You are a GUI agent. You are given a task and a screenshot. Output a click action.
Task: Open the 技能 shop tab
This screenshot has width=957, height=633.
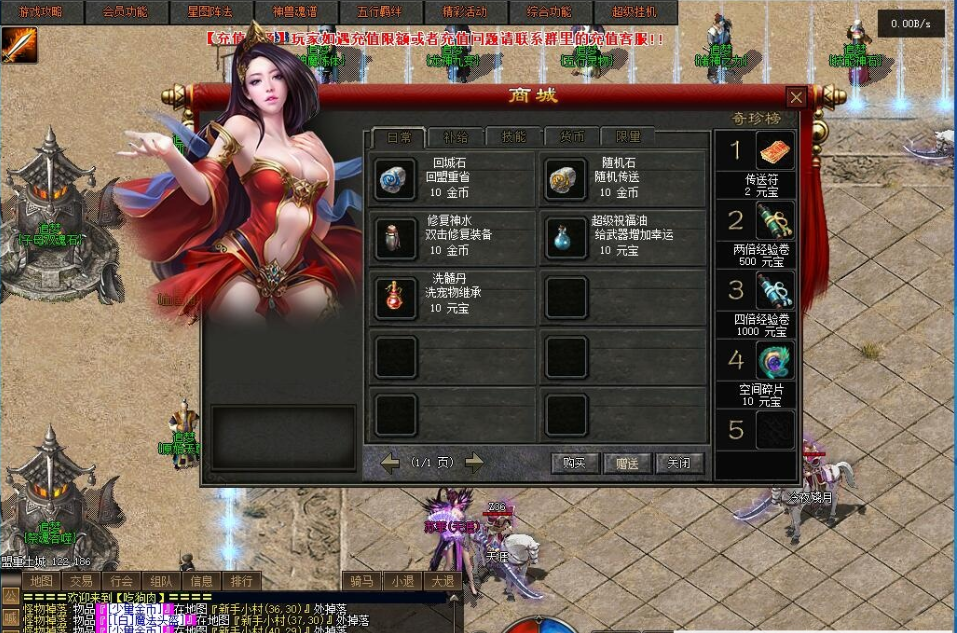click(513, 137)
